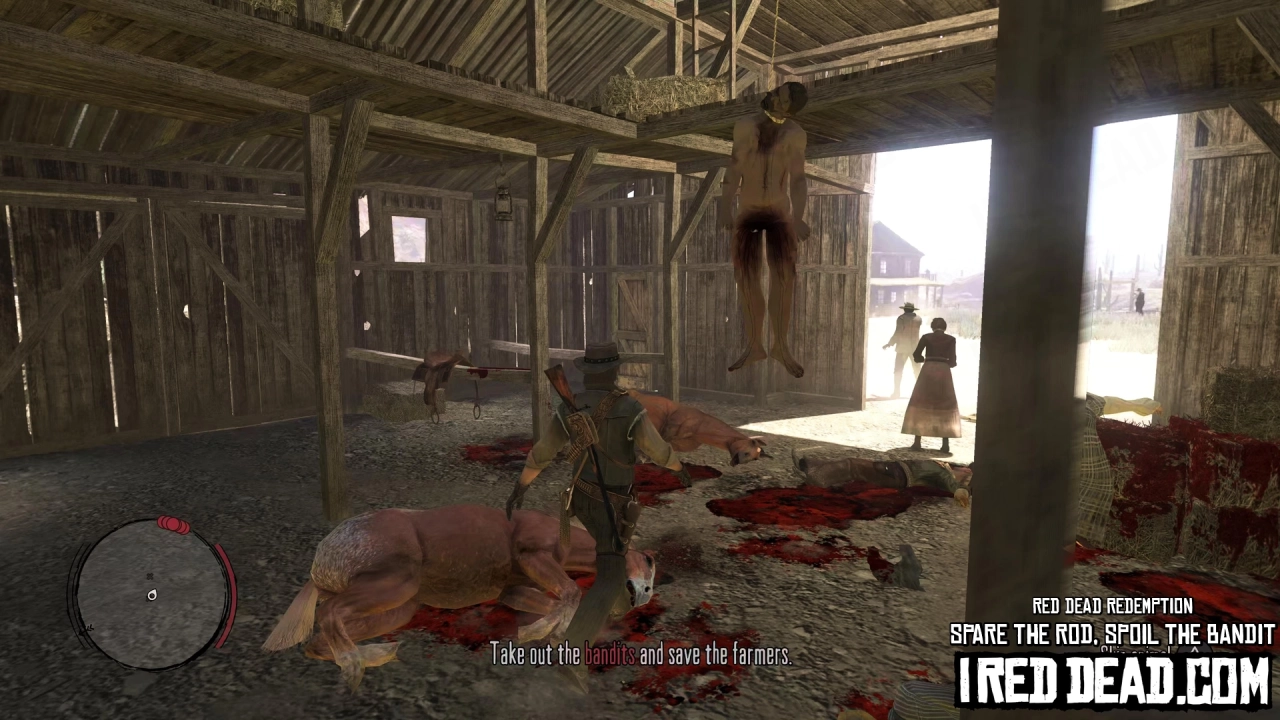Click the red ammo dots above the minimap

coord(173,524)
